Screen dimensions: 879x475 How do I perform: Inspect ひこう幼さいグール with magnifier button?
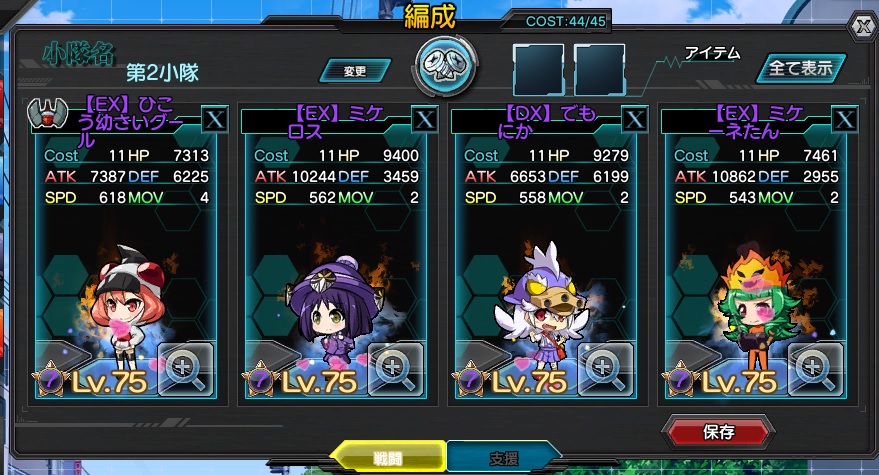point(185,369)
